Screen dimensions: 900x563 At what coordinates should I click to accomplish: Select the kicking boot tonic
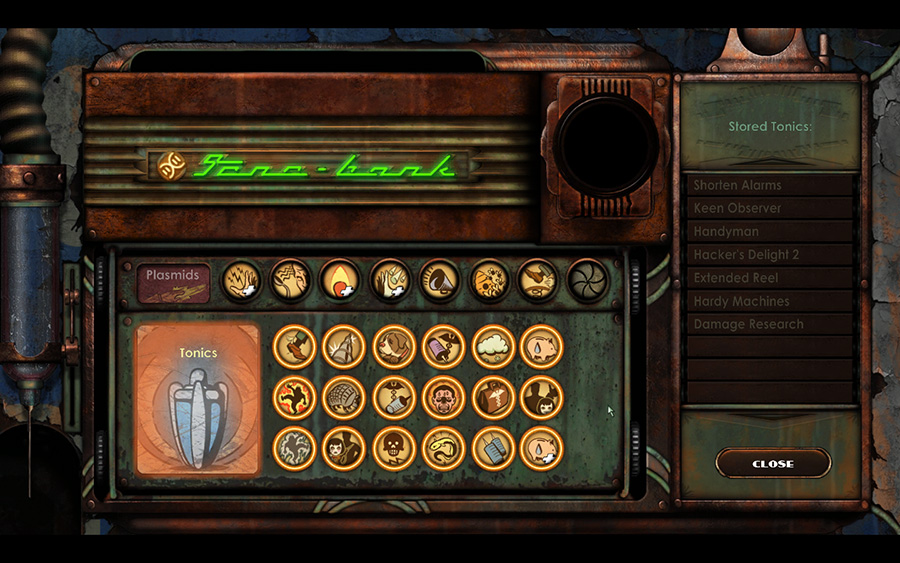point(295,346)
